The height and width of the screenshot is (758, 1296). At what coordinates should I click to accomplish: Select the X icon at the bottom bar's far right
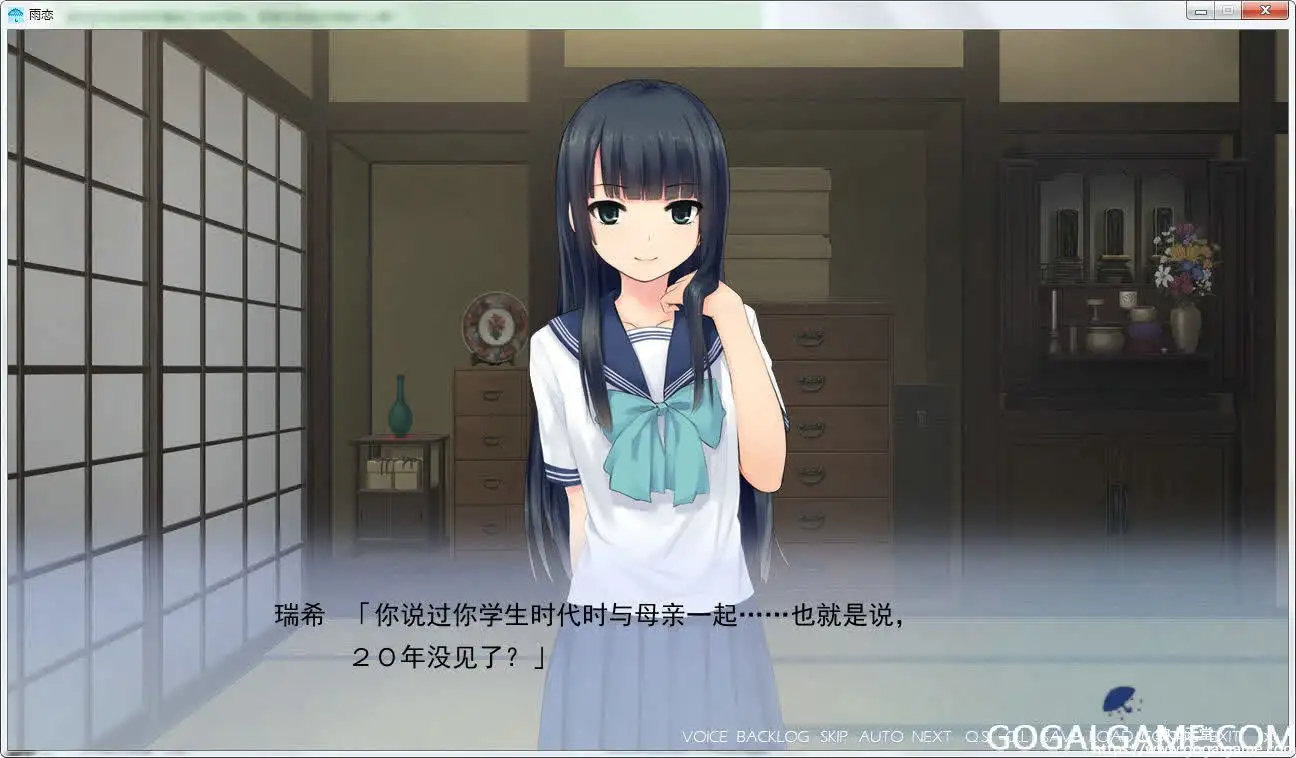point(1264,10)
